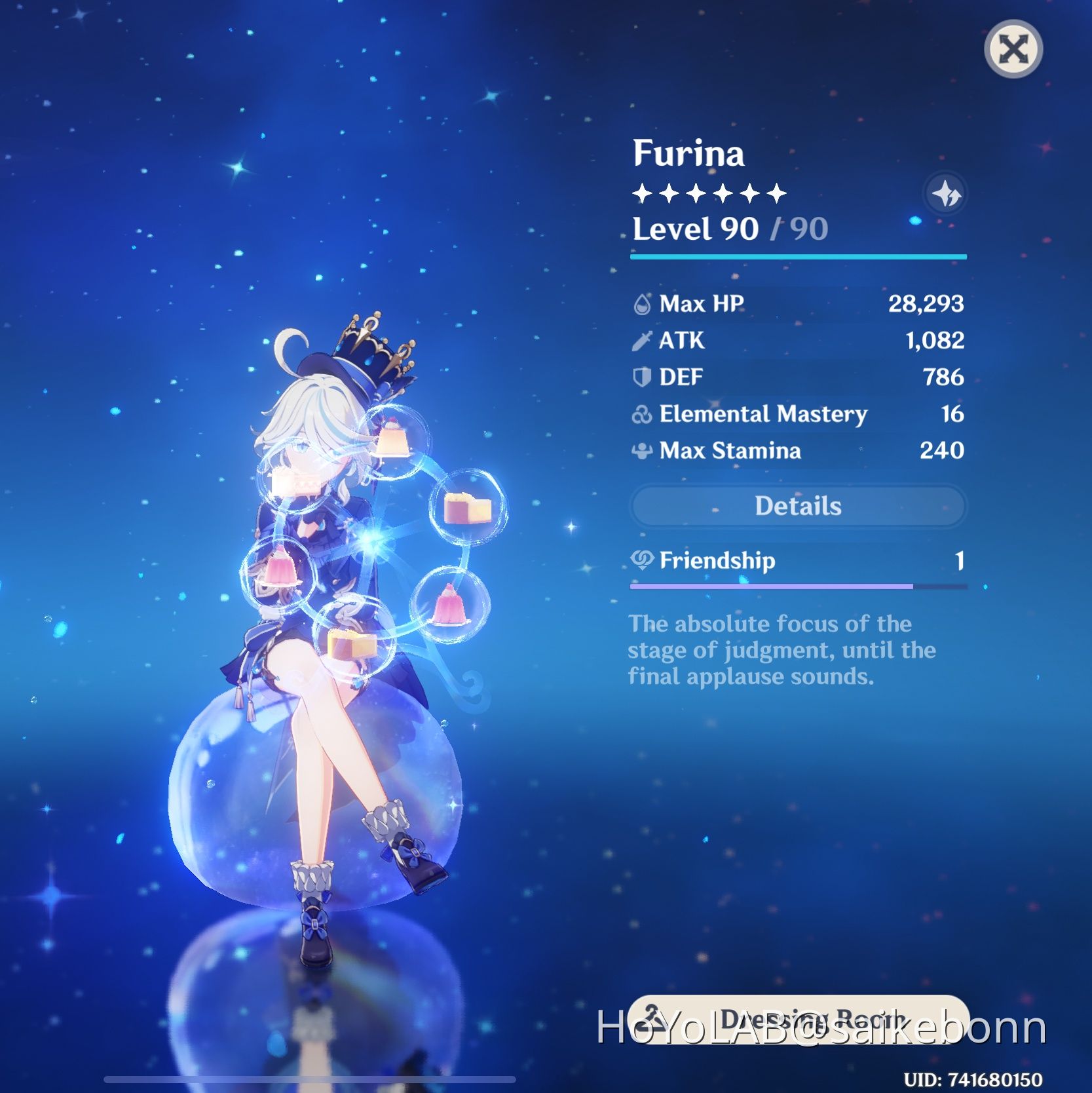Open Furina's full stats breakdown
Image resolution: width=1092 pixels, height=1093 pixels.
click(x=797, y=506)
